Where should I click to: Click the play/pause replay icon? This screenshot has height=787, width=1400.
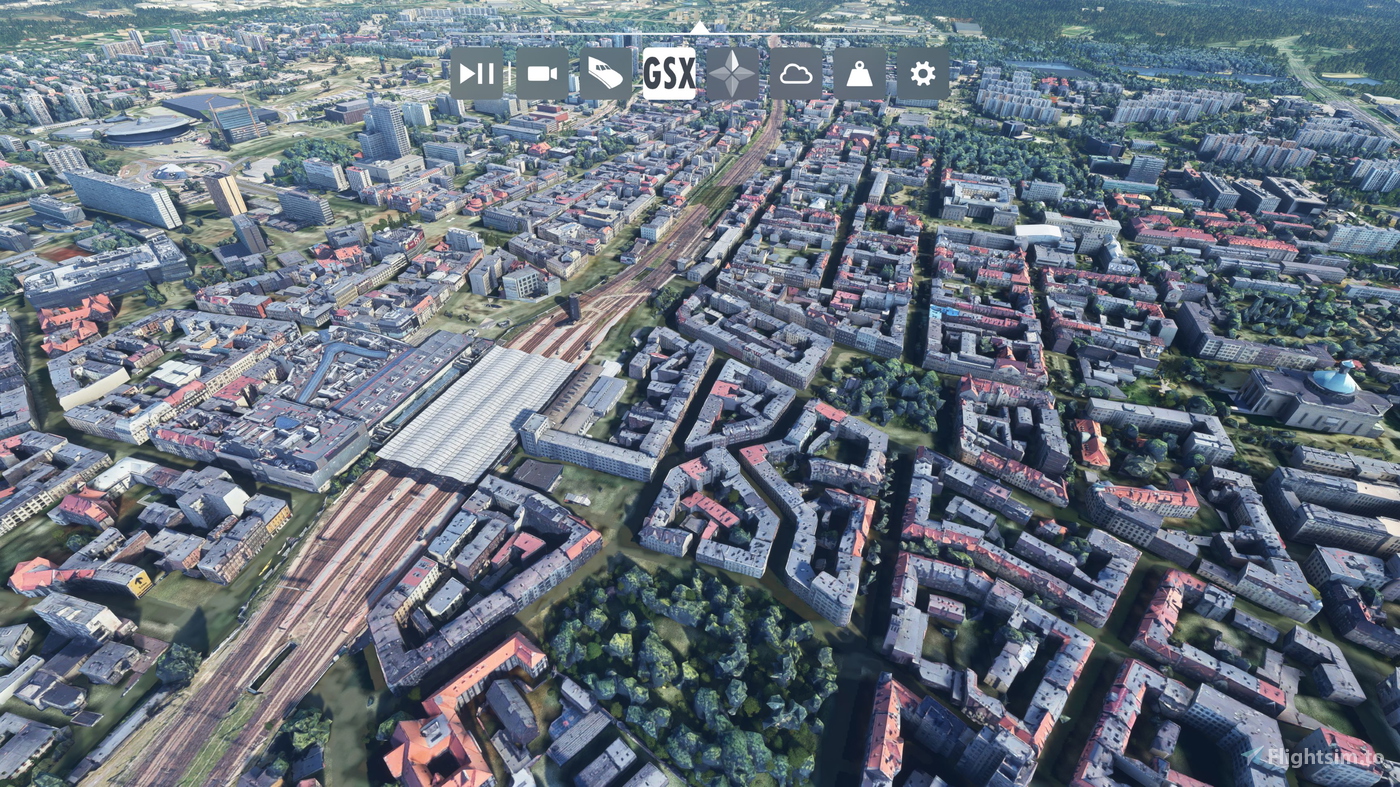(x=477, y=72)
